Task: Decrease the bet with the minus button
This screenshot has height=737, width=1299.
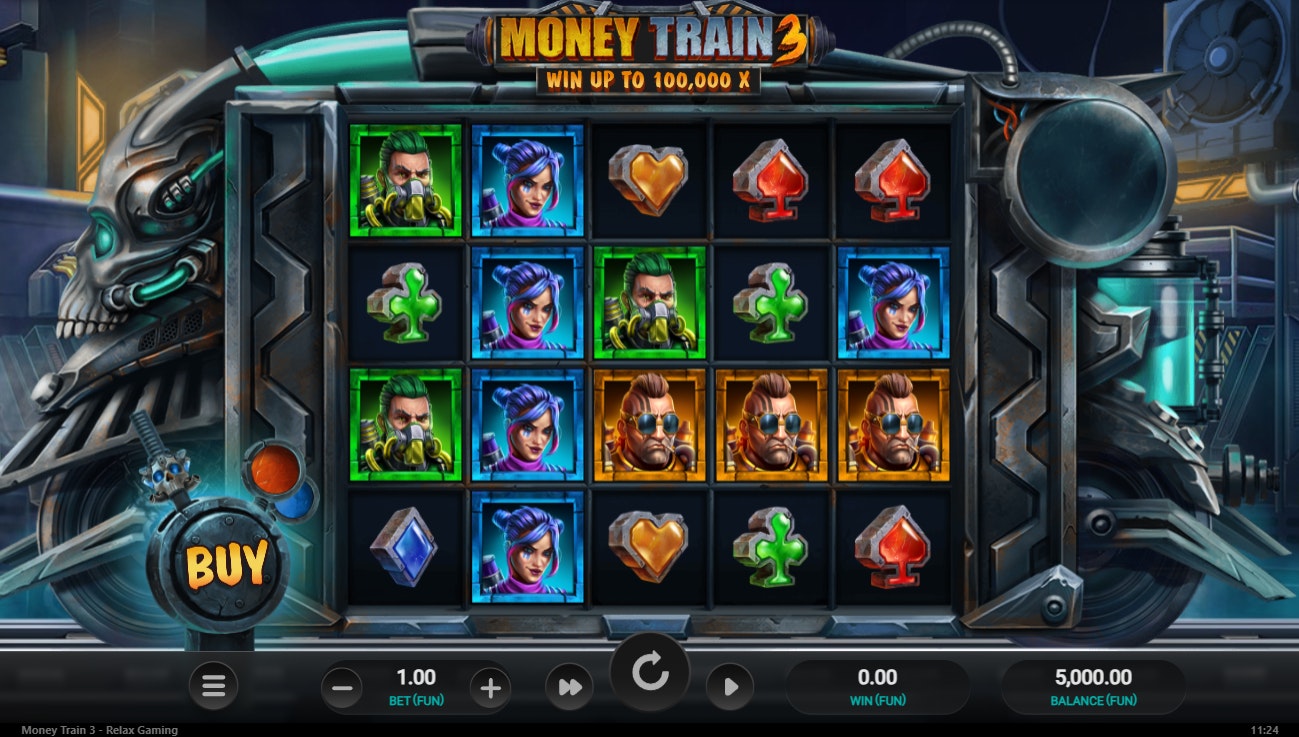Action: (341, 687)
